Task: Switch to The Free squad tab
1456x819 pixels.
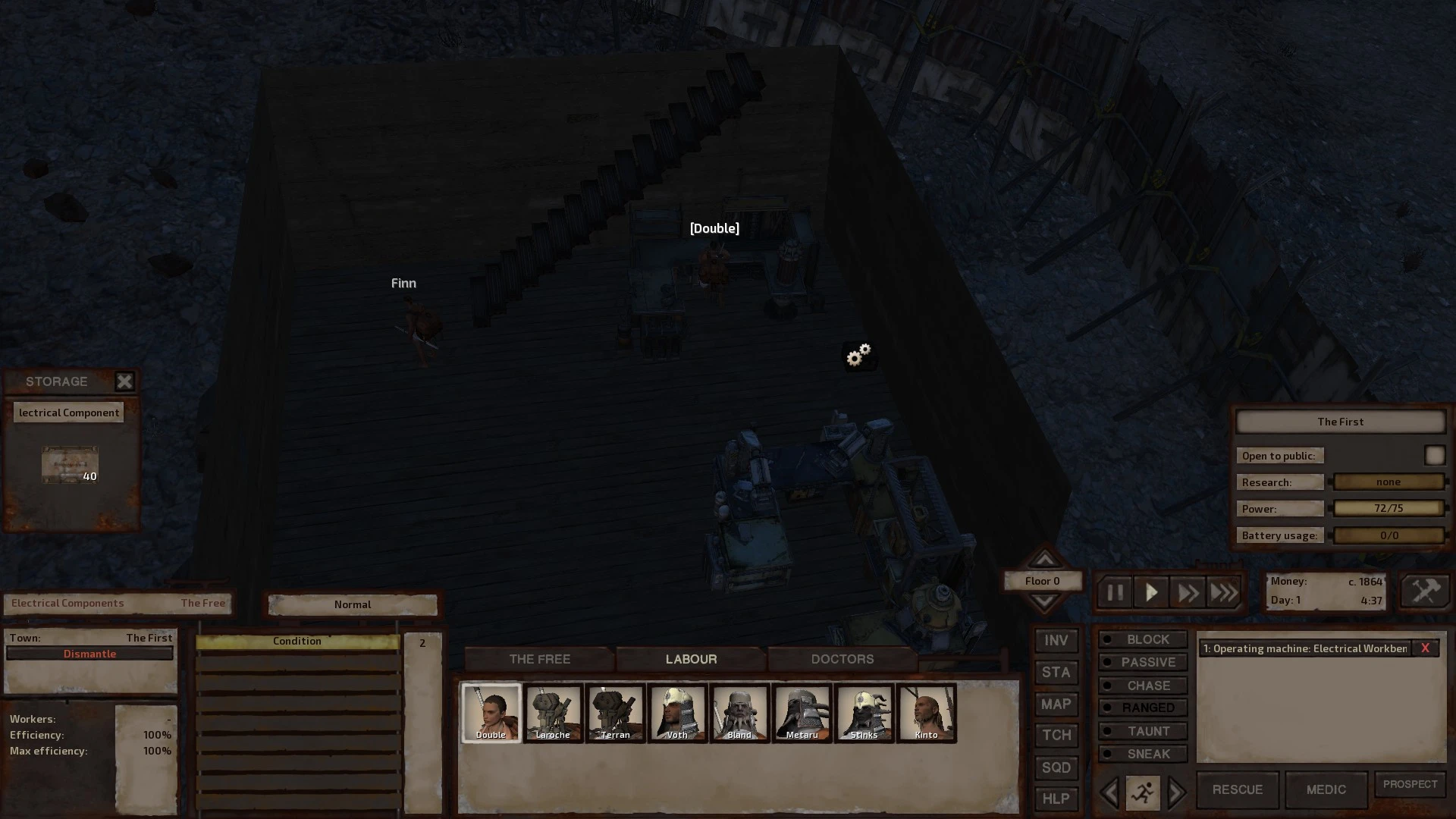Action: tap(539, 659)
